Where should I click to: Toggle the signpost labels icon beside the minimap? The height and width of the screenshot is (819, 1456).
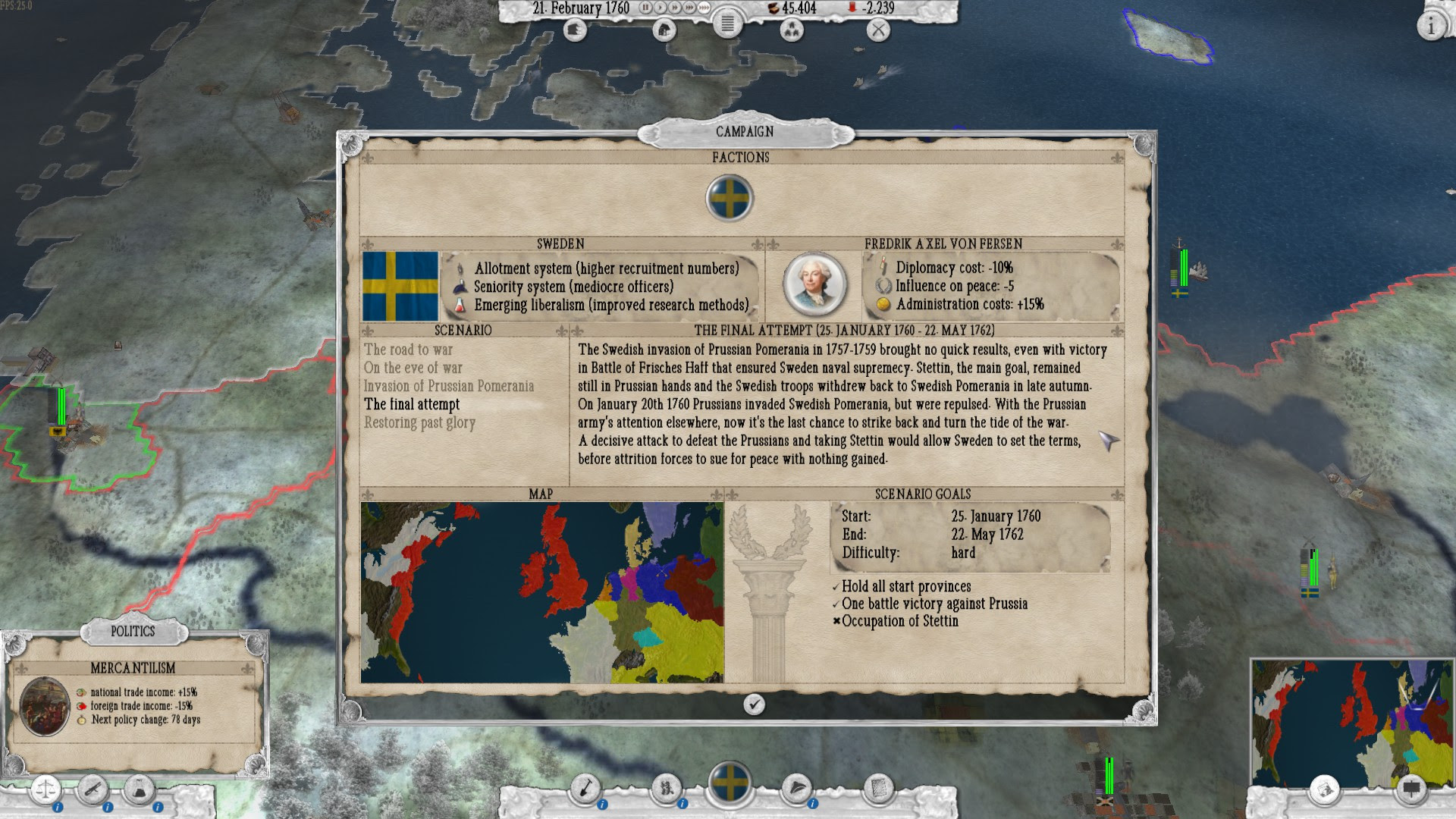[1411, 790]
